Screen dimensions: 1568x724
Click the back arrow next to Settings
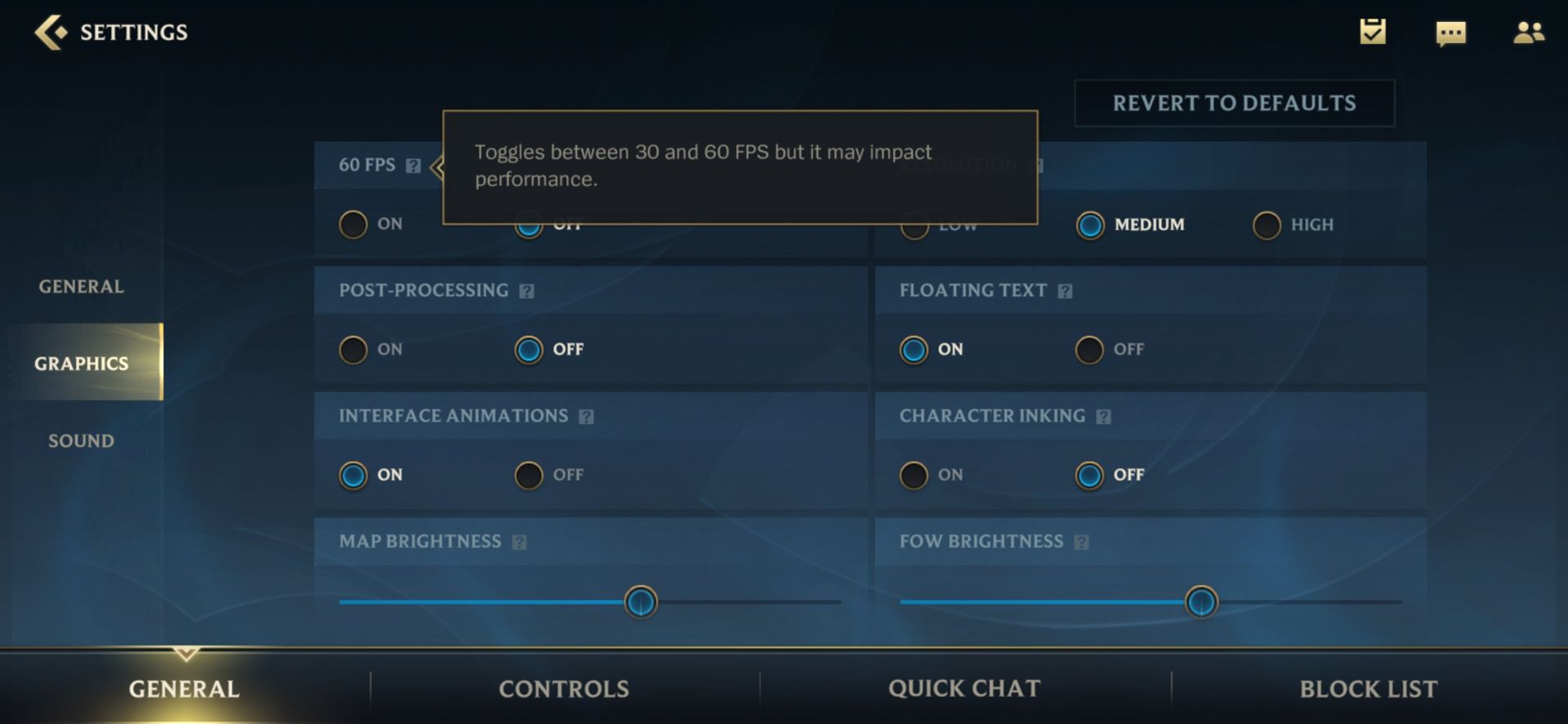51,32
